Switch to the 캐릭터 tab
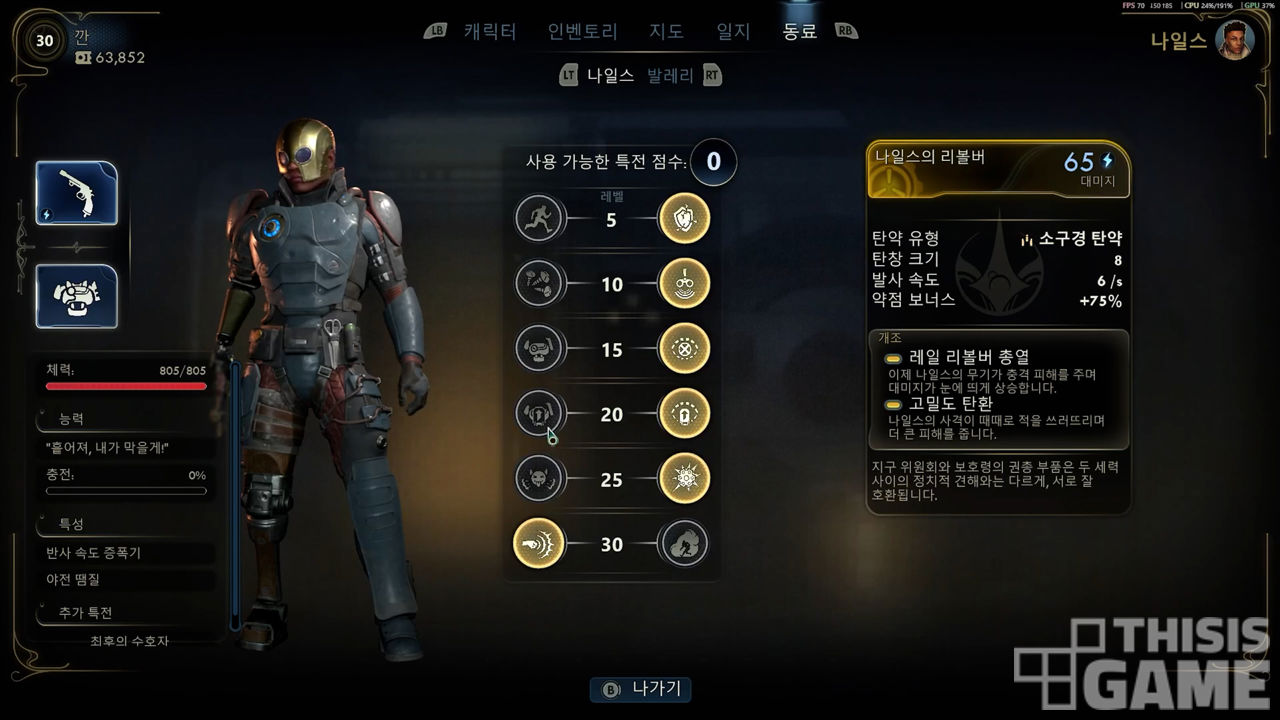Image resolution: width=1280 pixels, height=720 pixels. pos(489,31)
